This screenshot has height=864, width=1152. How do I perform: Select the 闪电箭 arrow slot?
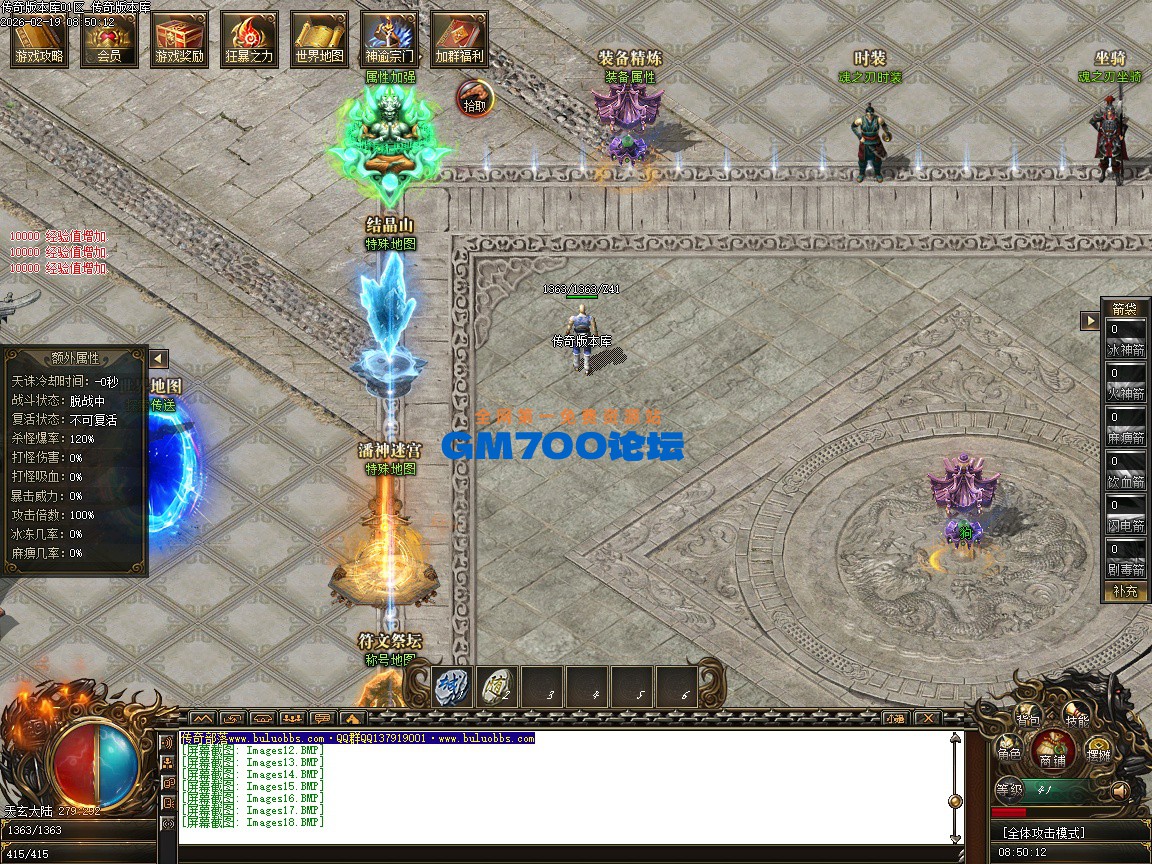1126,515
